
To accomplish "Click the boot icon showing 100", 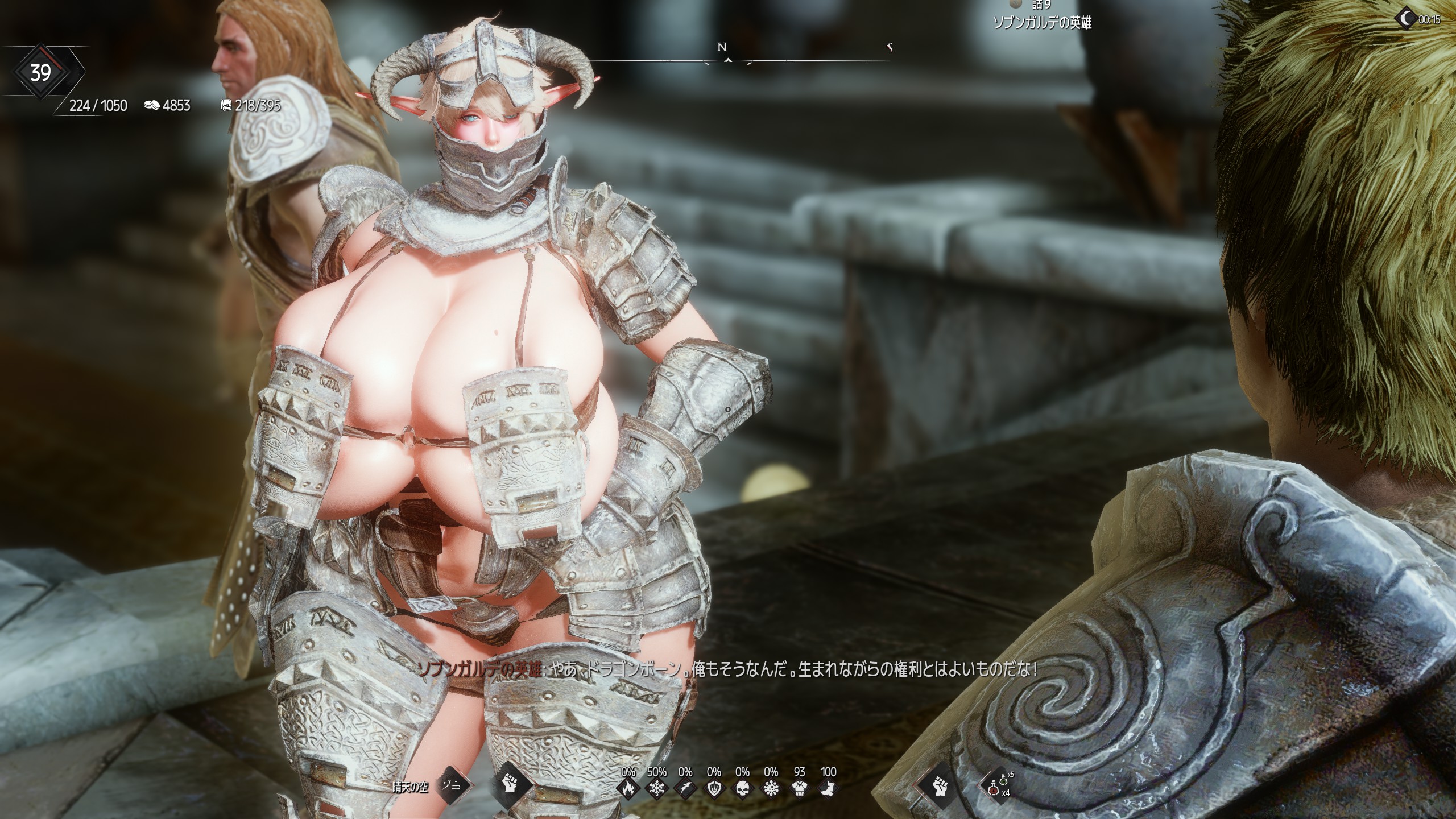I will coord(828,789).
